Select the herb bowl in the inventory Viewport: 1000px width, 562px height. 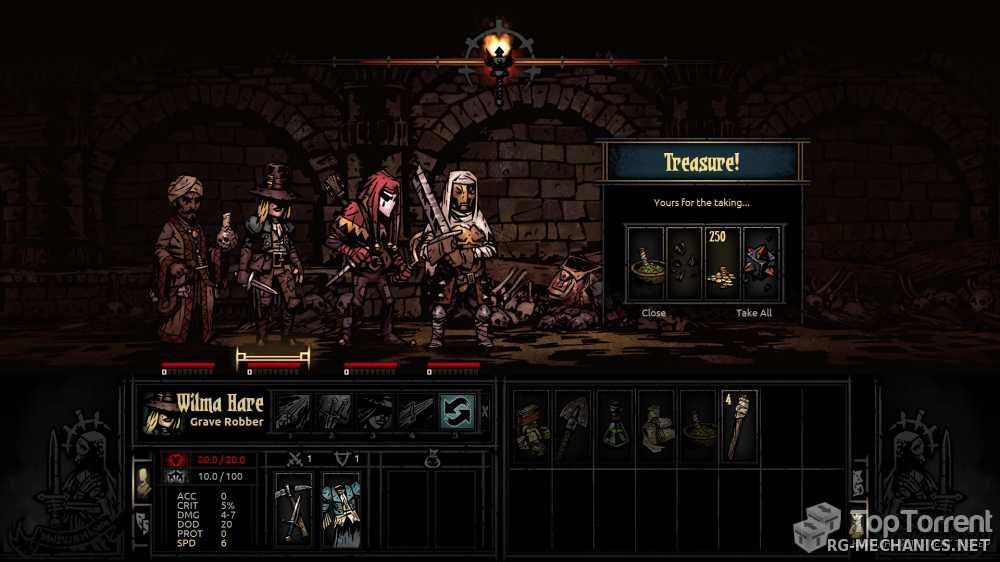pos(697,425)
